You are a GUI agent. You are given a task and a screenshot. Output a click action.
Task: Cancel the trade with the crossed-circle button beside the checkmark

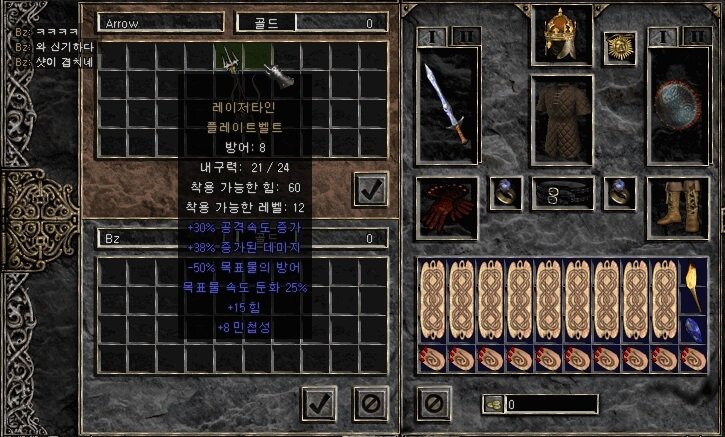(368, 403)
